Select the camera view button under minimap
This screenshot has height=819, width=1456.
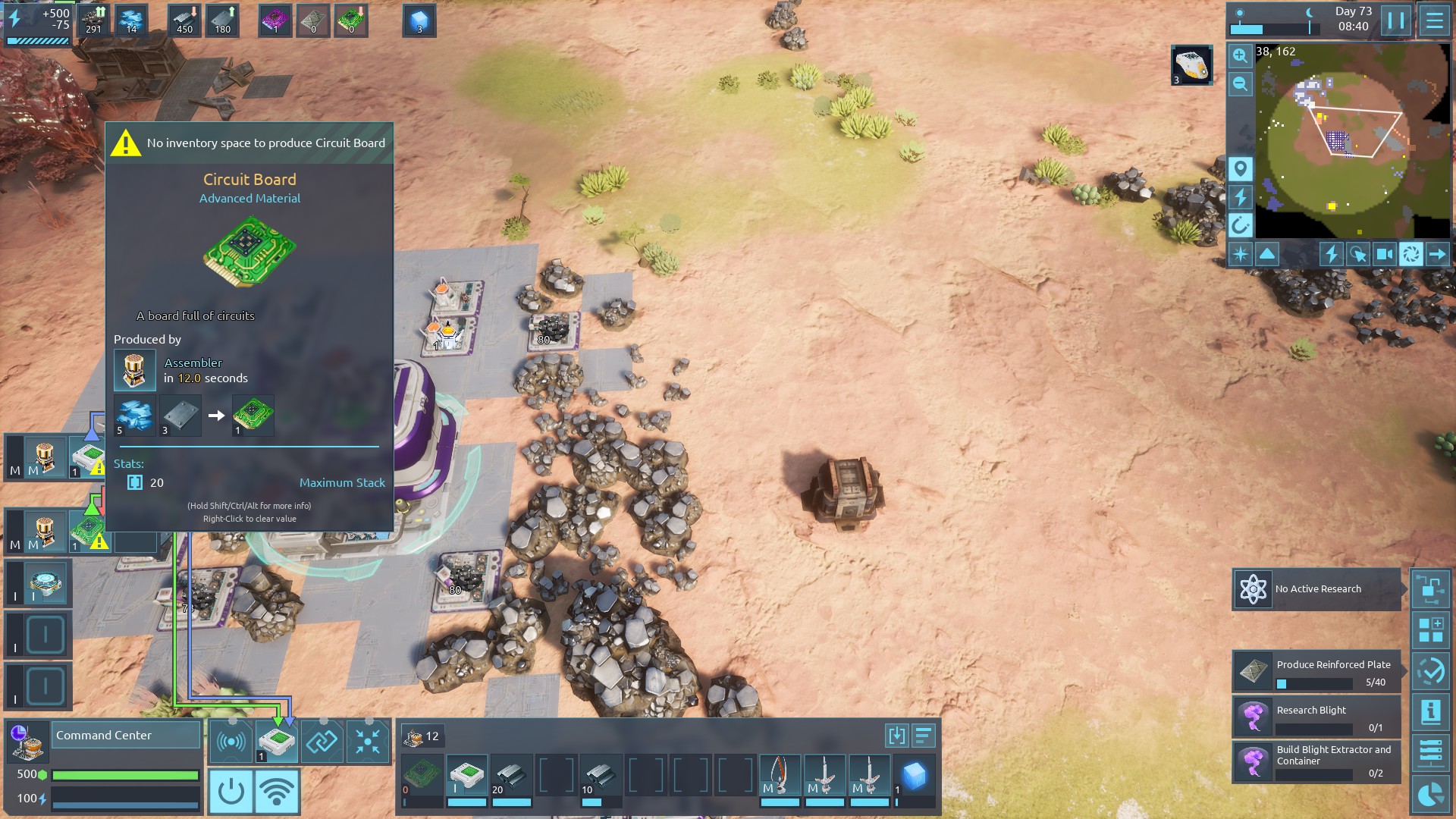point(1384,254)
